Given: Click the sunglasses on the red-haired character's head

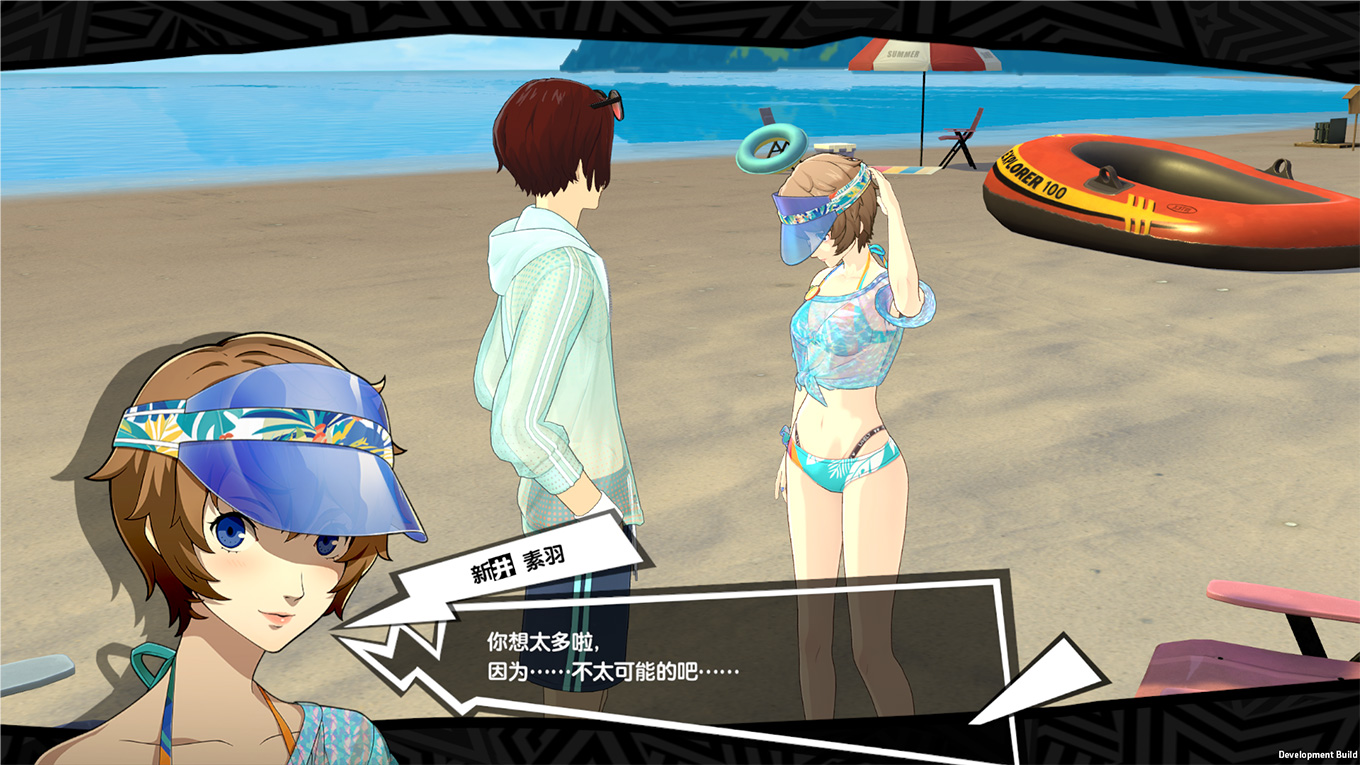Looking at the screenshot, I should 607,100.
